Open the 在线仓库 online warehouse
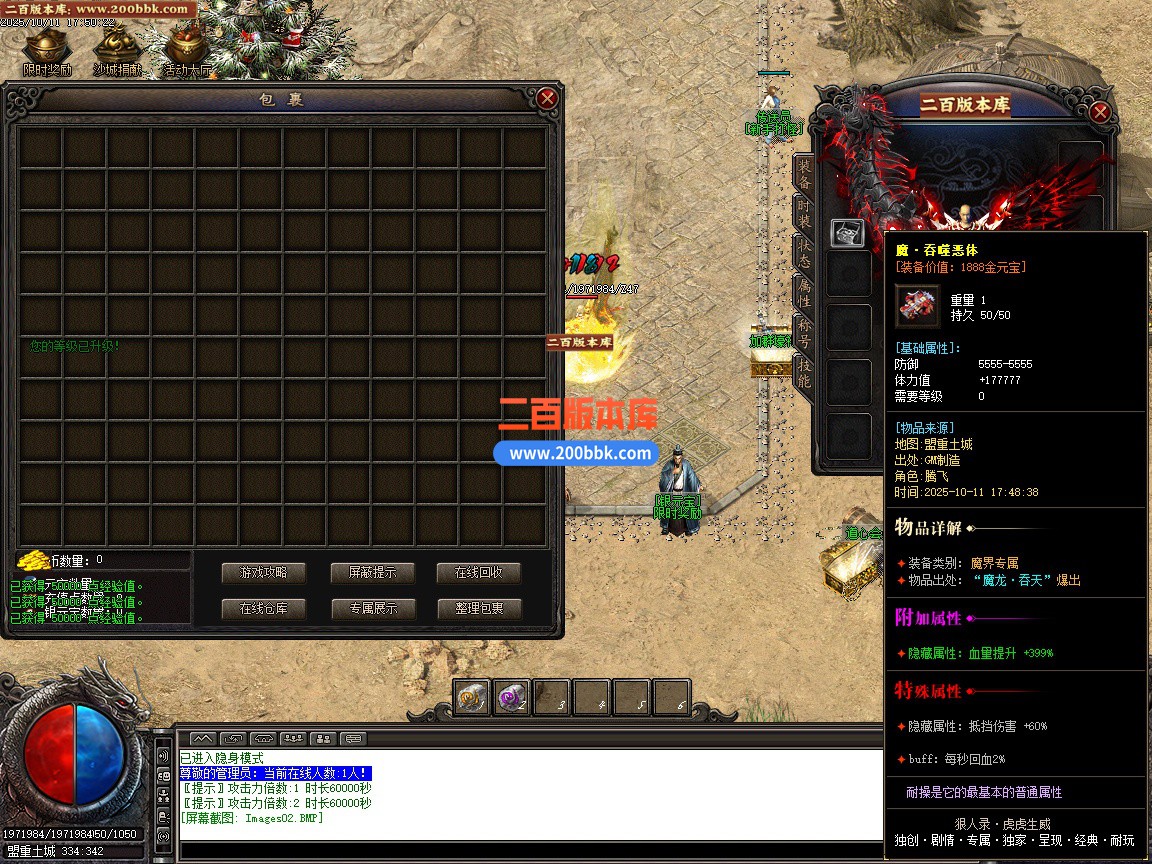The width and height of the screenshot is (1152, 864). pos(263,608)
